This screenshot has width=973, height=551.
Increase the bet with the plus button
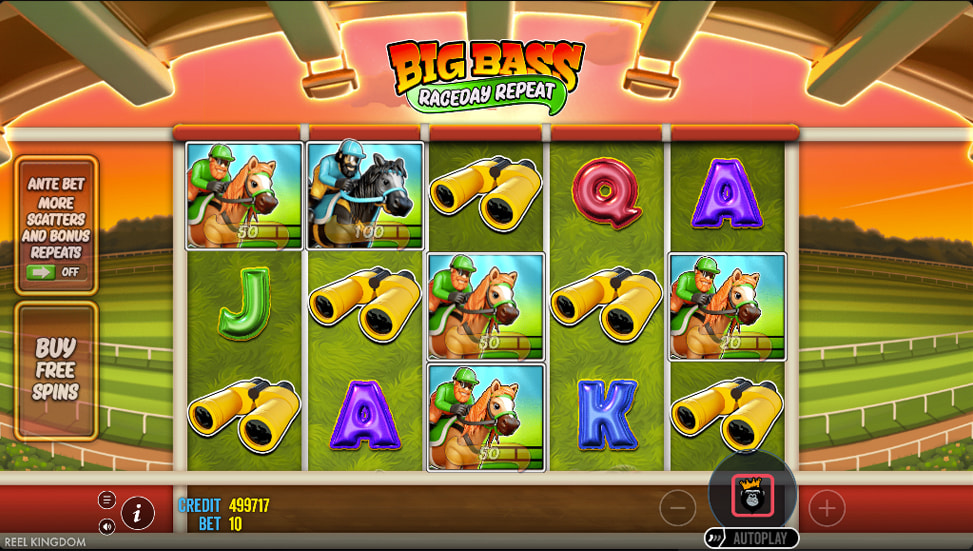click(x=826, y=509)
